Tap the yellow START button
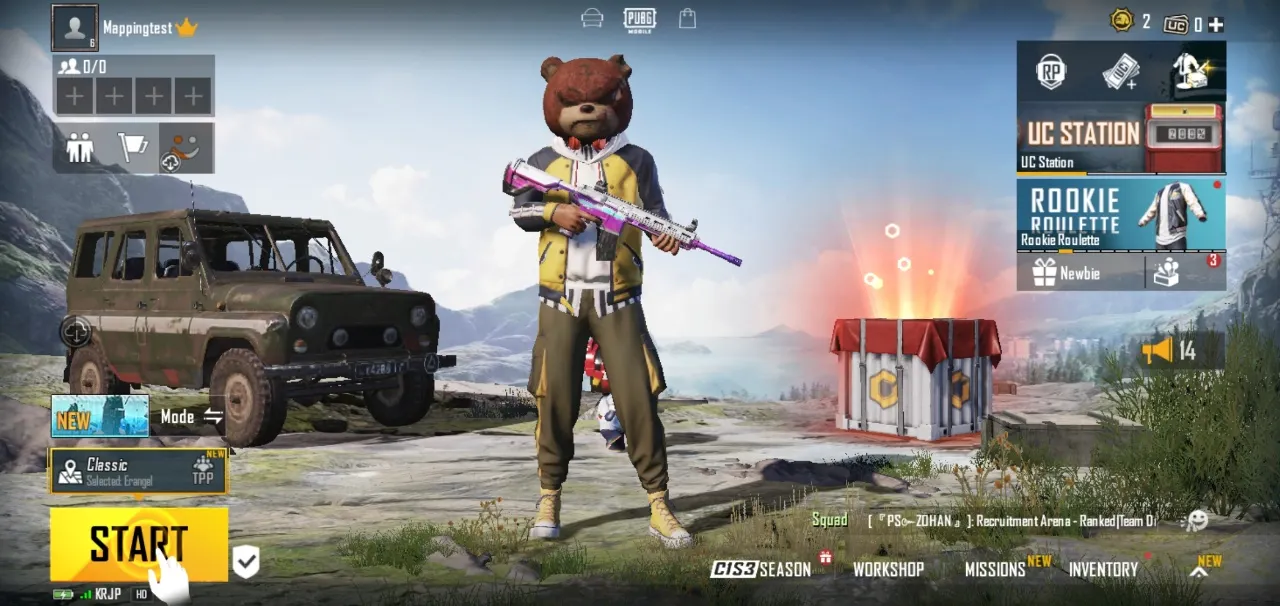The width and height of the screenshot is (1280, 606). pyautogui.click(x=138, y=544)
